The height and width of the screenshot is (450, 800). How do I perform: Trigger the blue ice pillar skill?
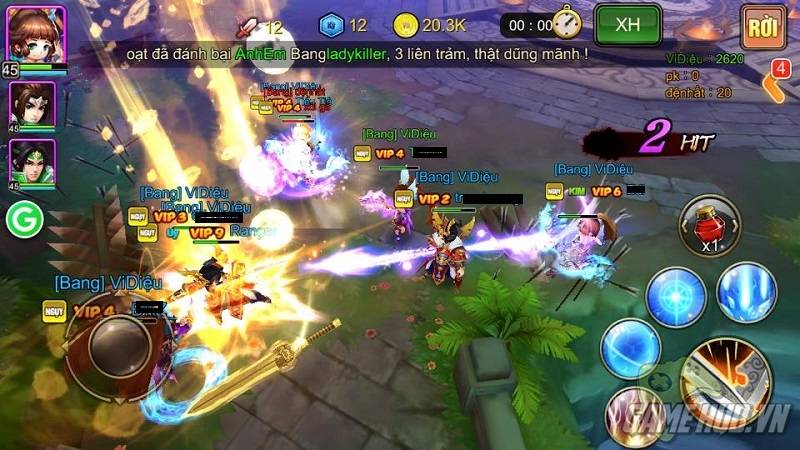coord(746,291)
